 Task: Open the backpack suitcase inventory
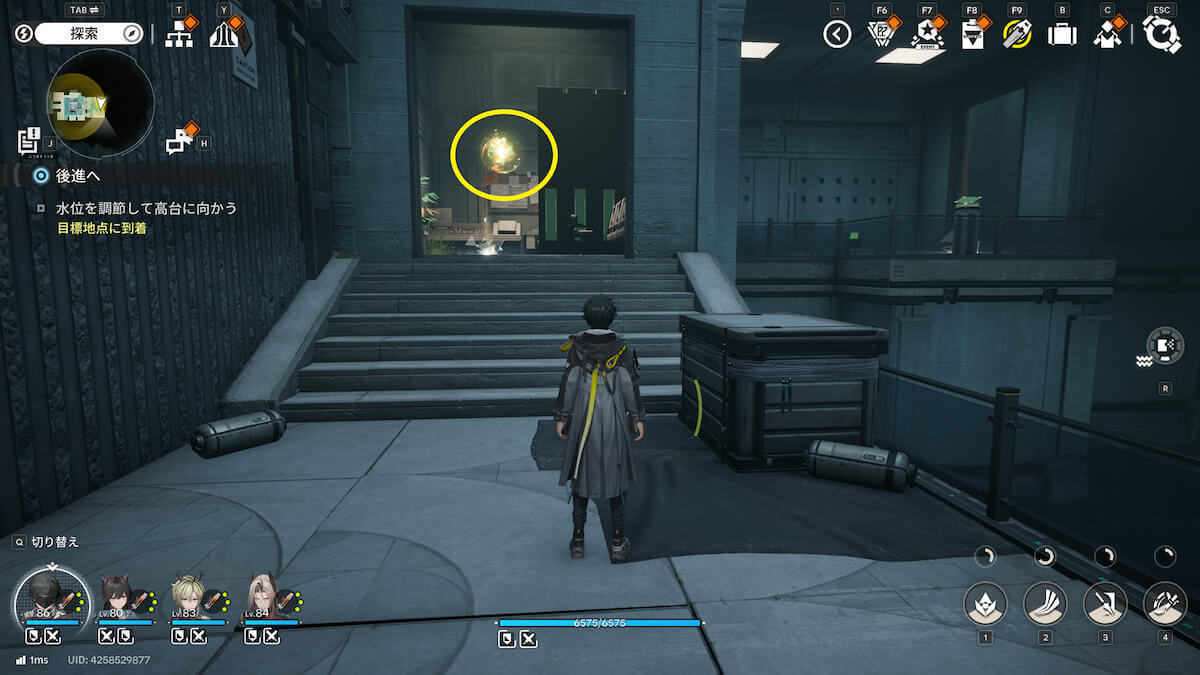click(1061, 35)
